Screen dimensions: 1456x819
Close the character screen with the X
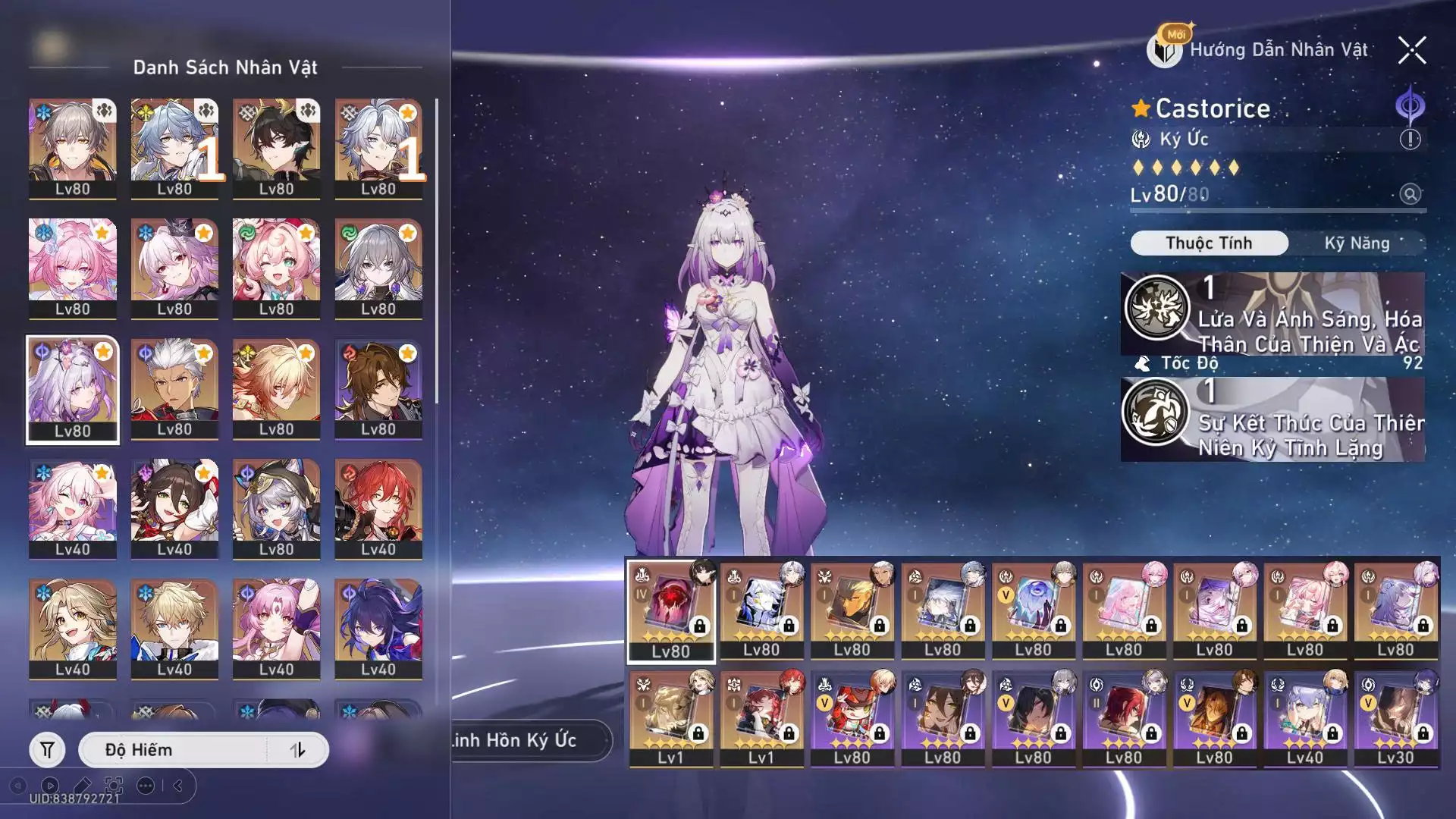tap(1412, 51)
